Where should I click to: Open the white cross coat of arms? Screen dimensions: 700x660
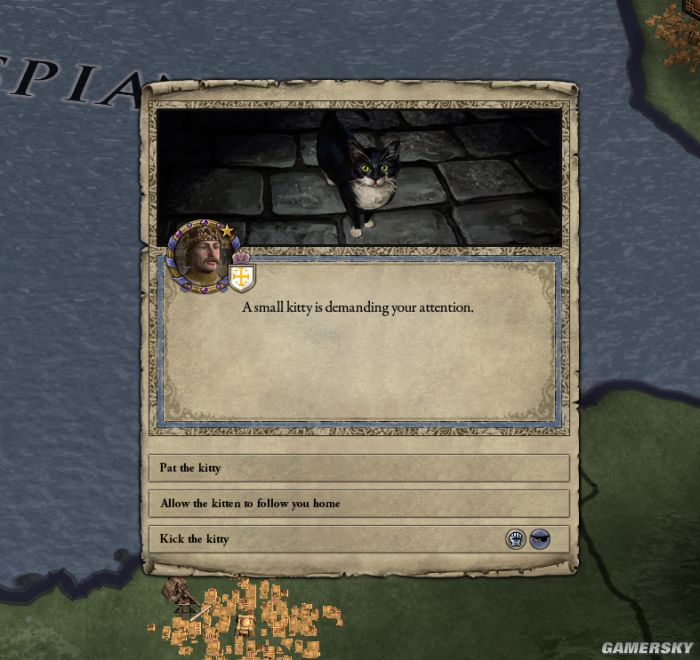(x=242, y=277)
